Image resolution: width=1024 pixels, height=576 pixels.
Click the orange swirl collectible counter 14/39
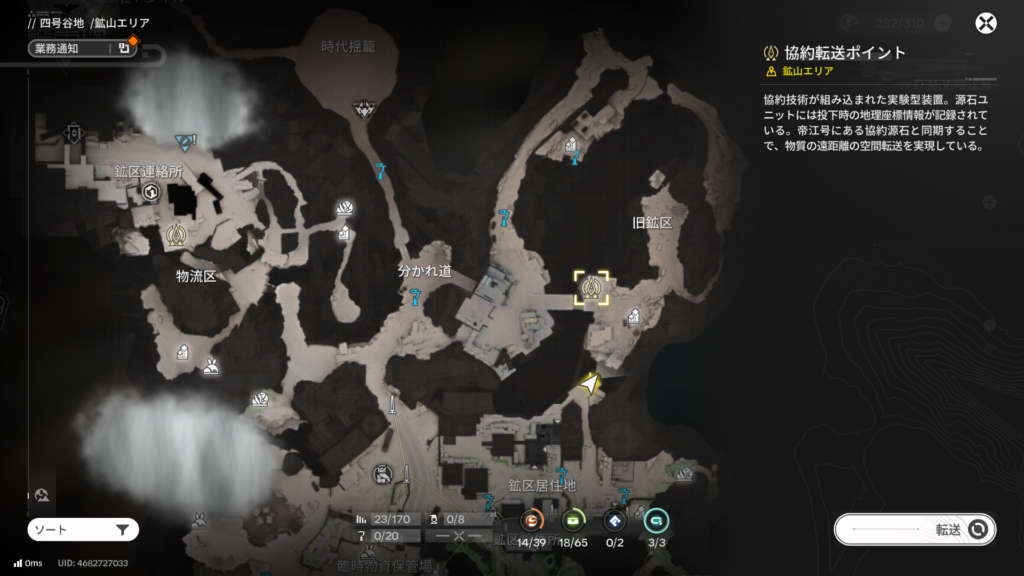pyautogui.click(x=532, y=520)
